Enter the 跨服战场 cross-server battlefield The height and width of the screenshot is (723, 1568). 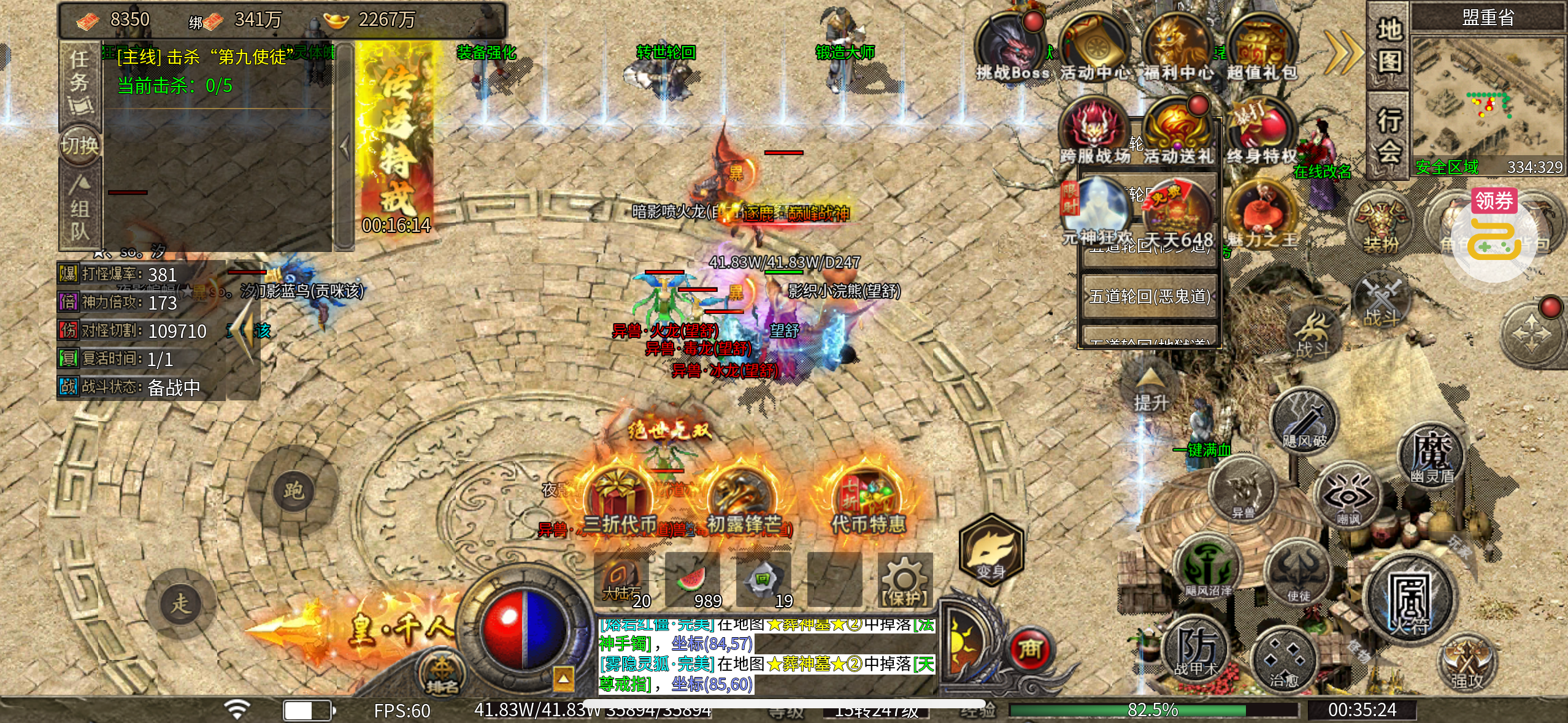click(1094, 132)
